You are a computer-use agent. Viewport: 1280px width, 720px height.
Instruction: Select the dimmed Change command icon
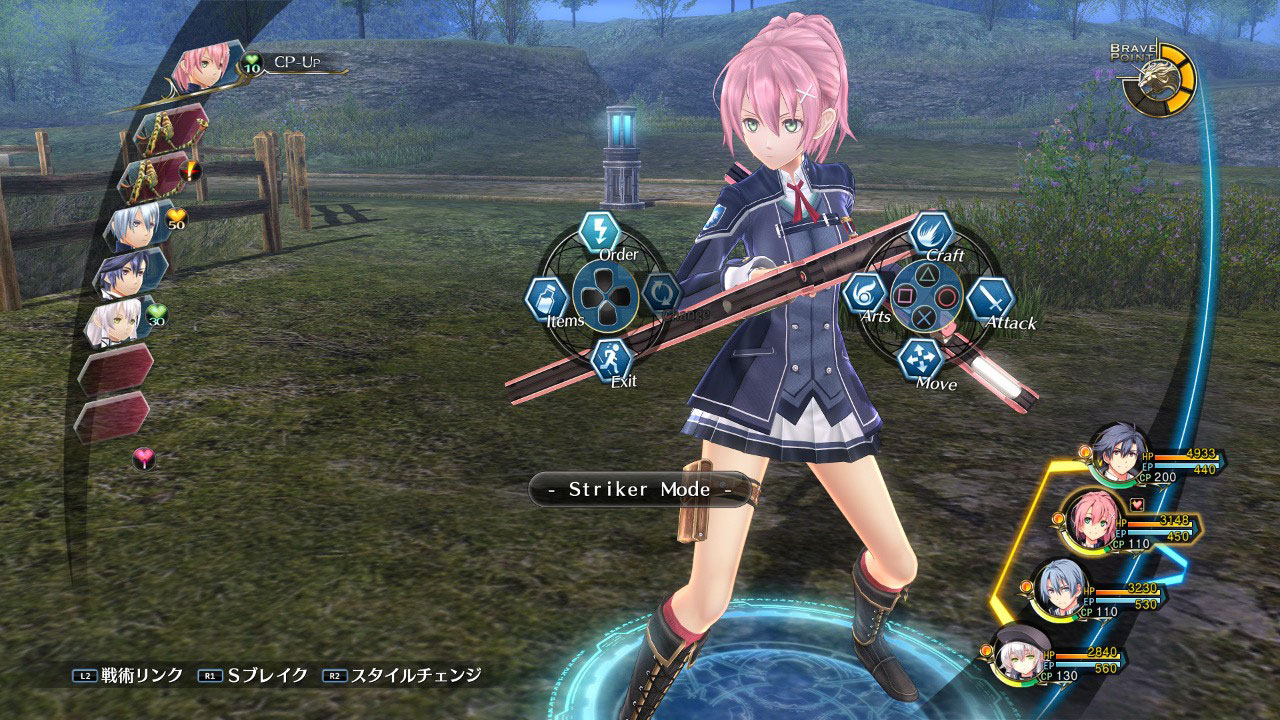coord(661,293)
